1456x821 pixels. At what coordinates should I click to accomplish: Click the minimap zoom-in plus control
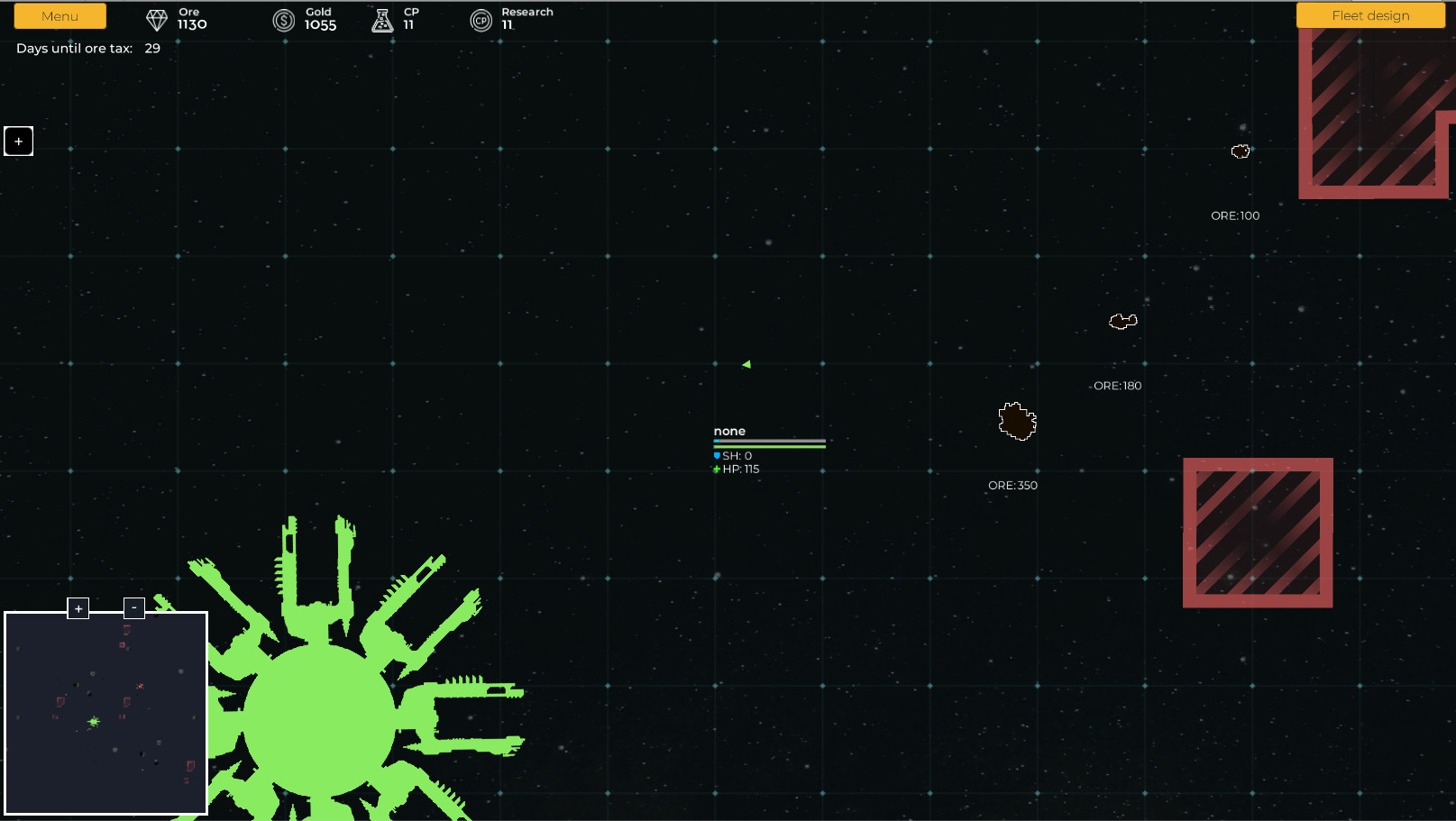pos(78,608)
